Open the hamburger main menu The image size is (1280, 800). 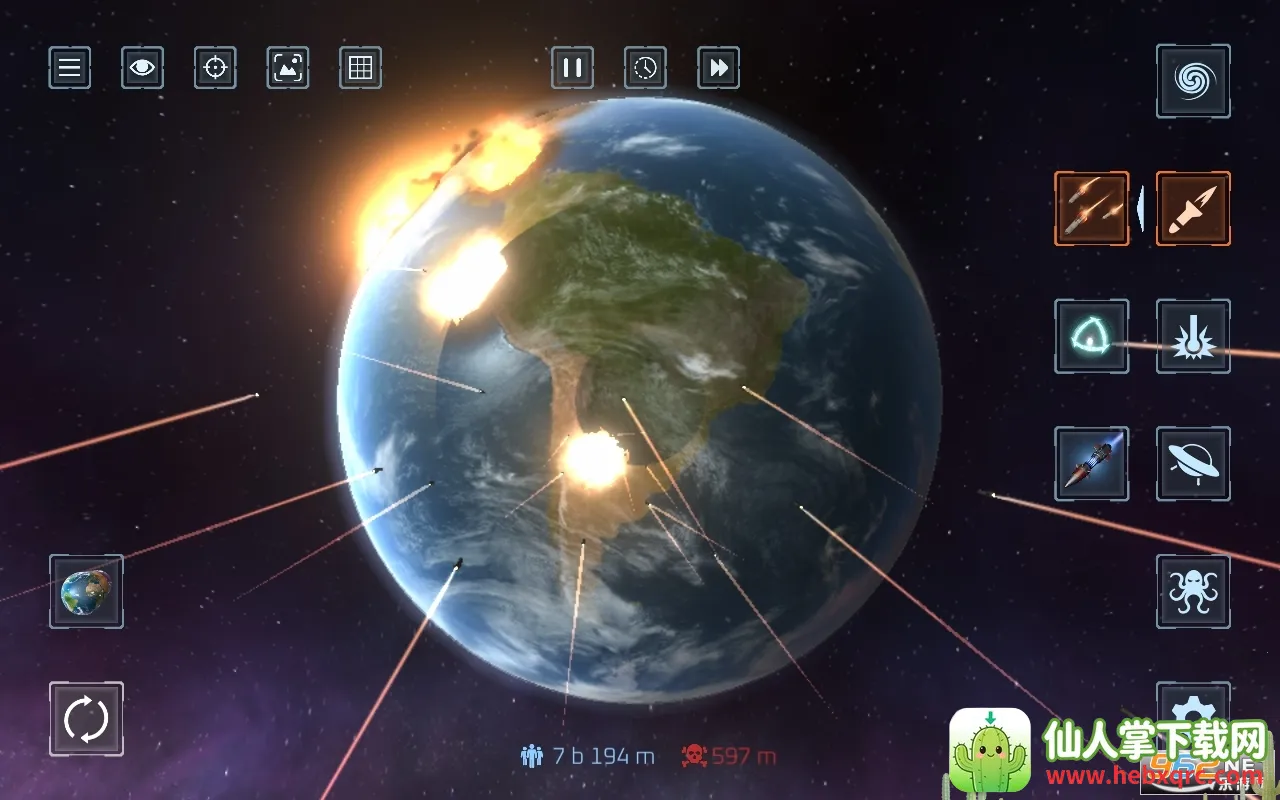click(x=70, y=68)
